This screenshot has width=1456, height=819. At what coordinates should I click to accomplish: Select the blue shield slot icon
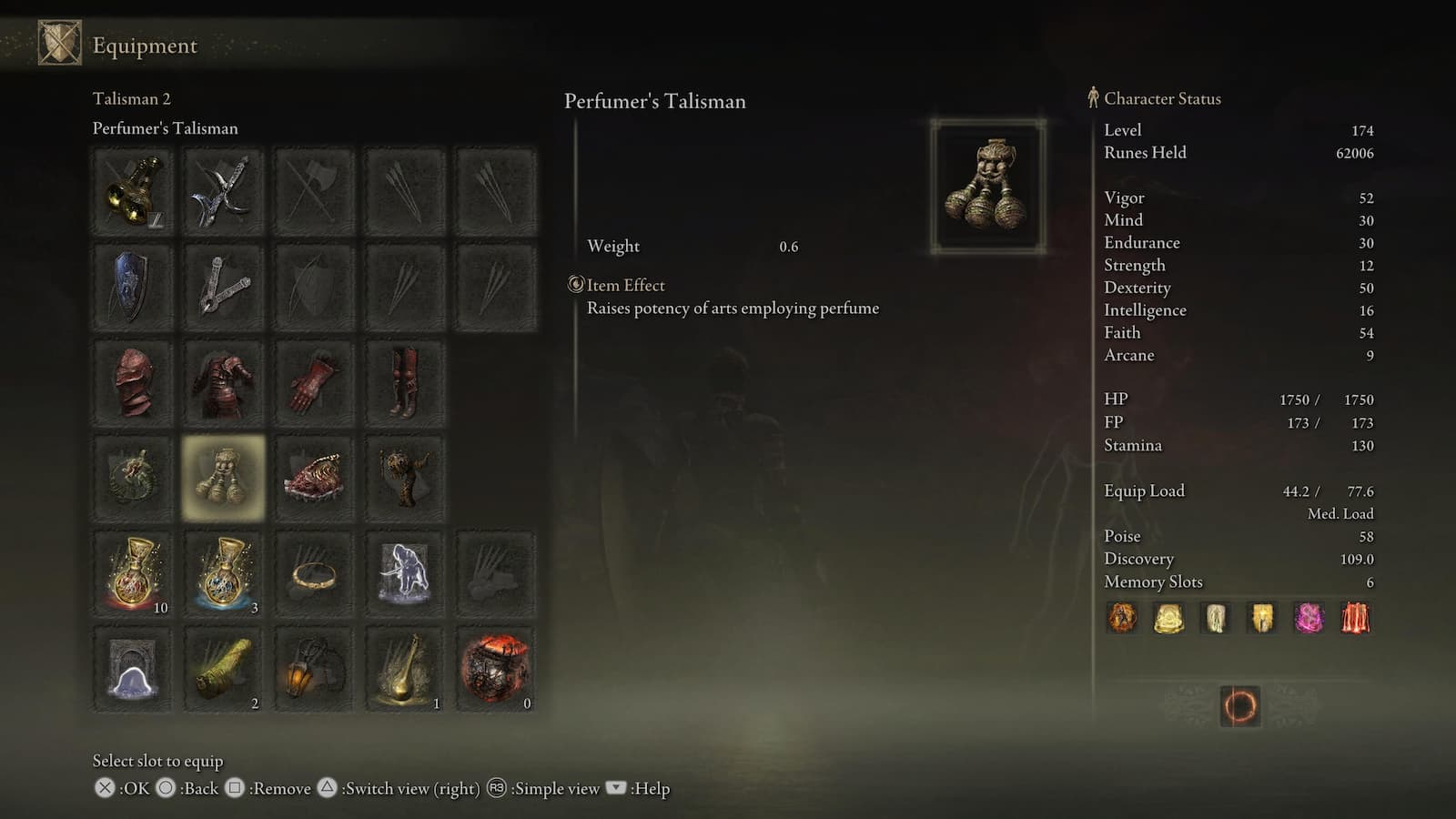[132, 284]
